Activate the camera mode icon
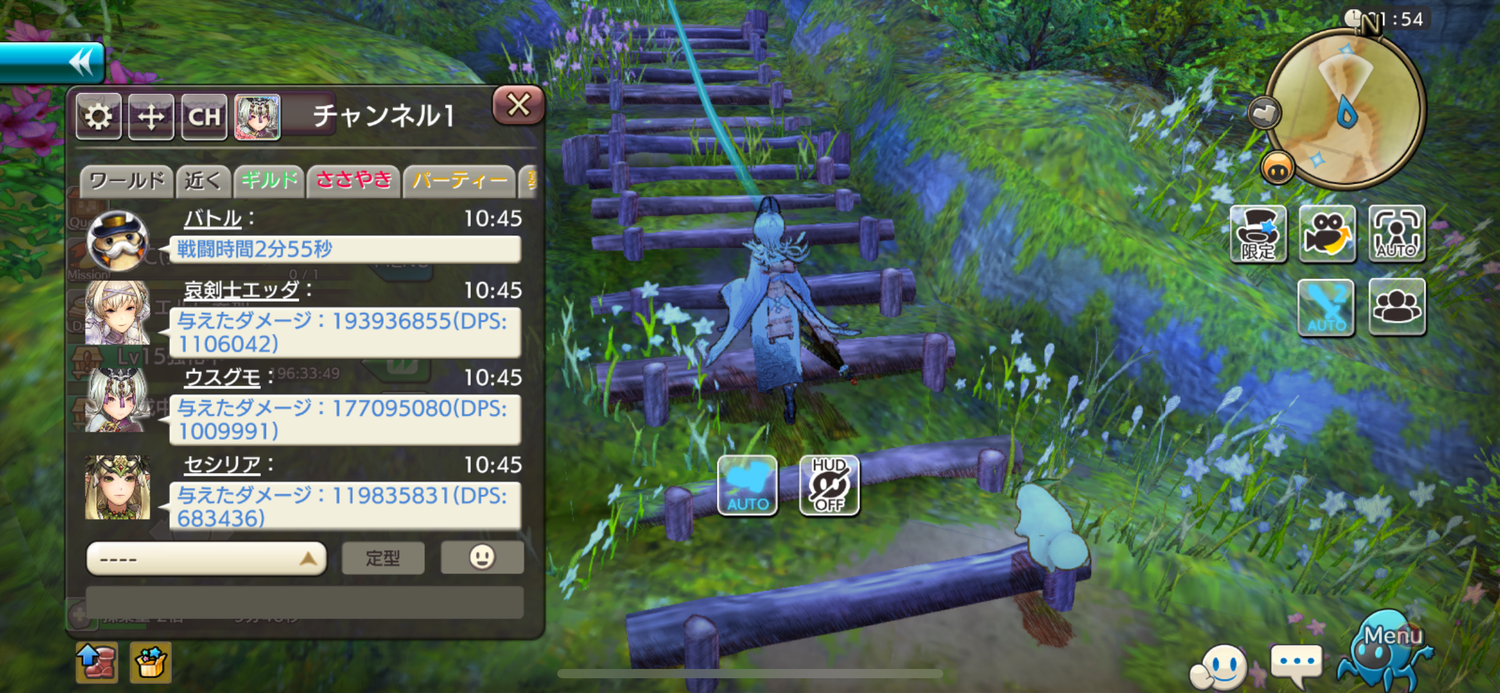The width and height of the screenshot is (1500, 693). click(x=1327, y=234)
